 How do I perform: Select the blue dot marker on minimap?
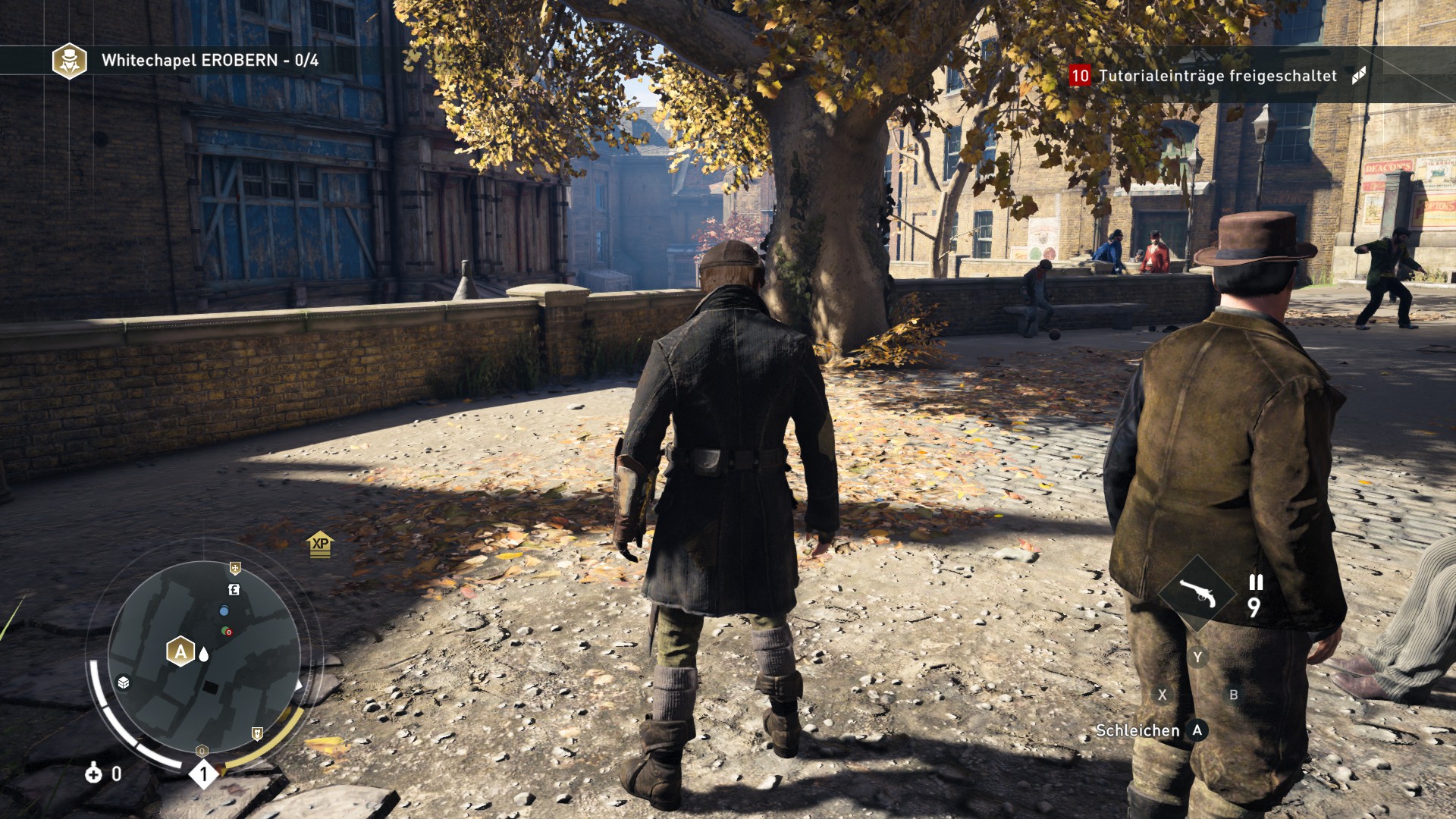point(224,610)
